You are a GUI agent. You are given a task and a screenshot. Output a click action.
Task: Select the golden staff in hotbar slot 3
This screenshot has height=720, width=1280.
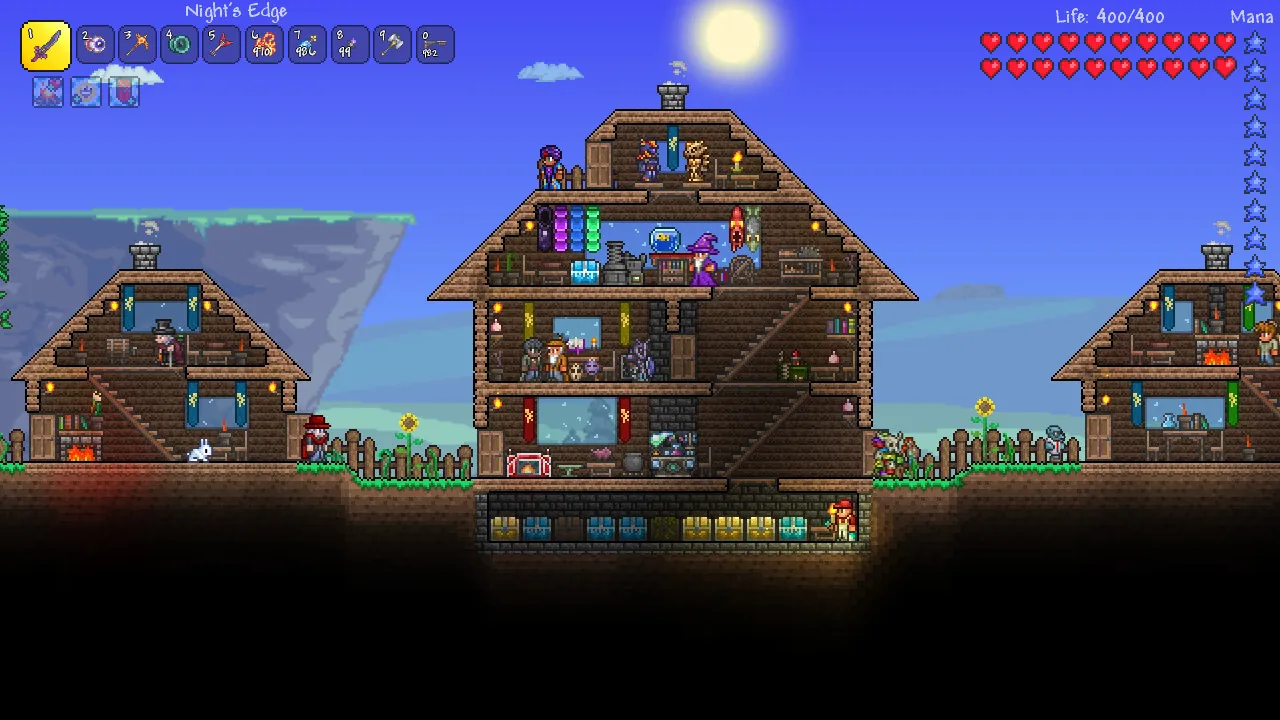pyautogui.click(x=136, y=44)
